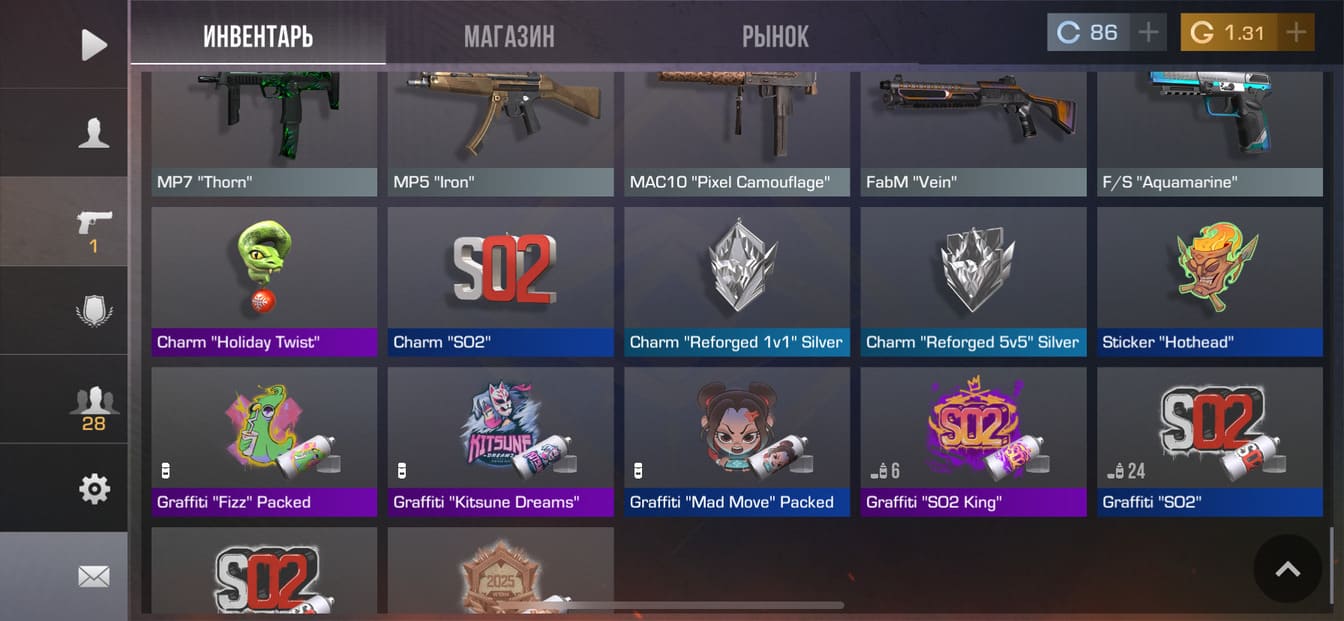Viewport: 1344px width, 621px height.
Task: Choose the MAC10 "Pixel Camouflage" item
Action: click(x=737, y=130)
